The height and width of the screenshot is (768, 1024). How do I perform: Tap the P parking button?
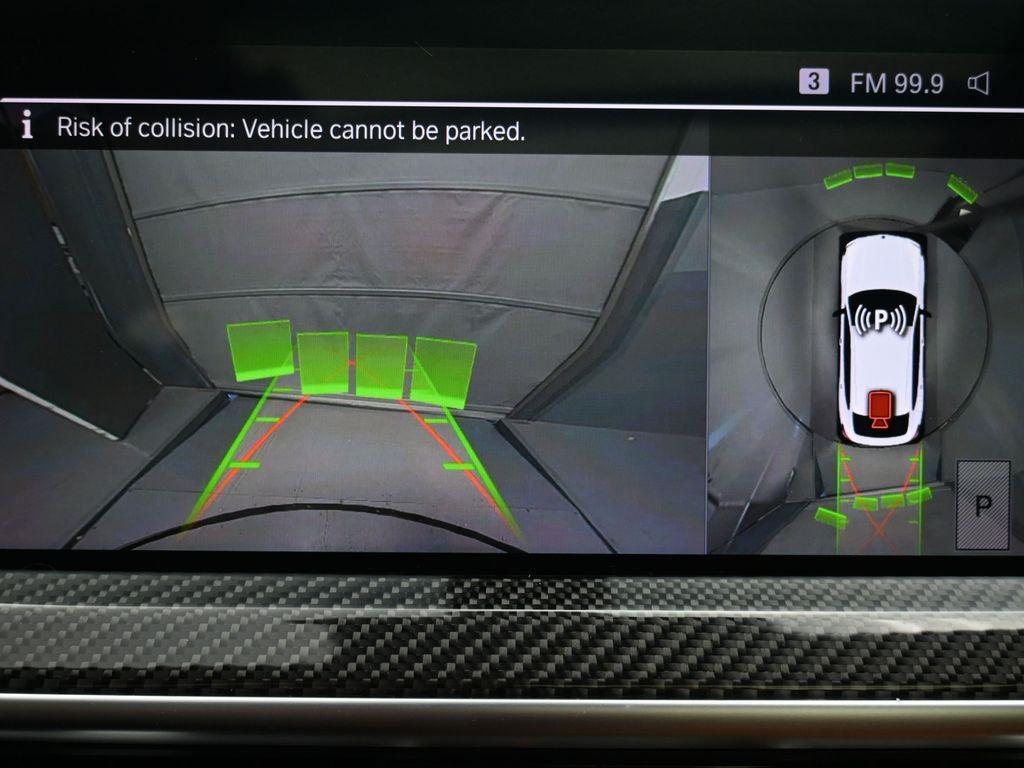[982, 504]
